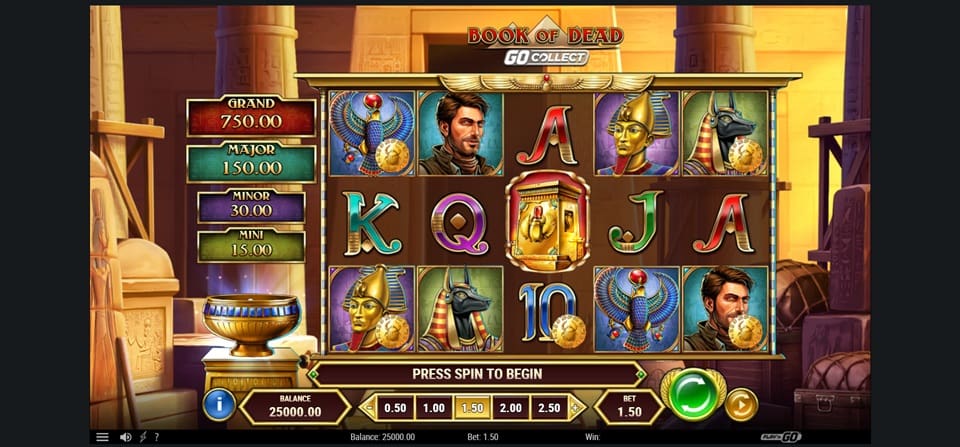Screen dimensions: 960x447
Task: Decrease the bet with the minus arrow
Action: tap(368, 407)
